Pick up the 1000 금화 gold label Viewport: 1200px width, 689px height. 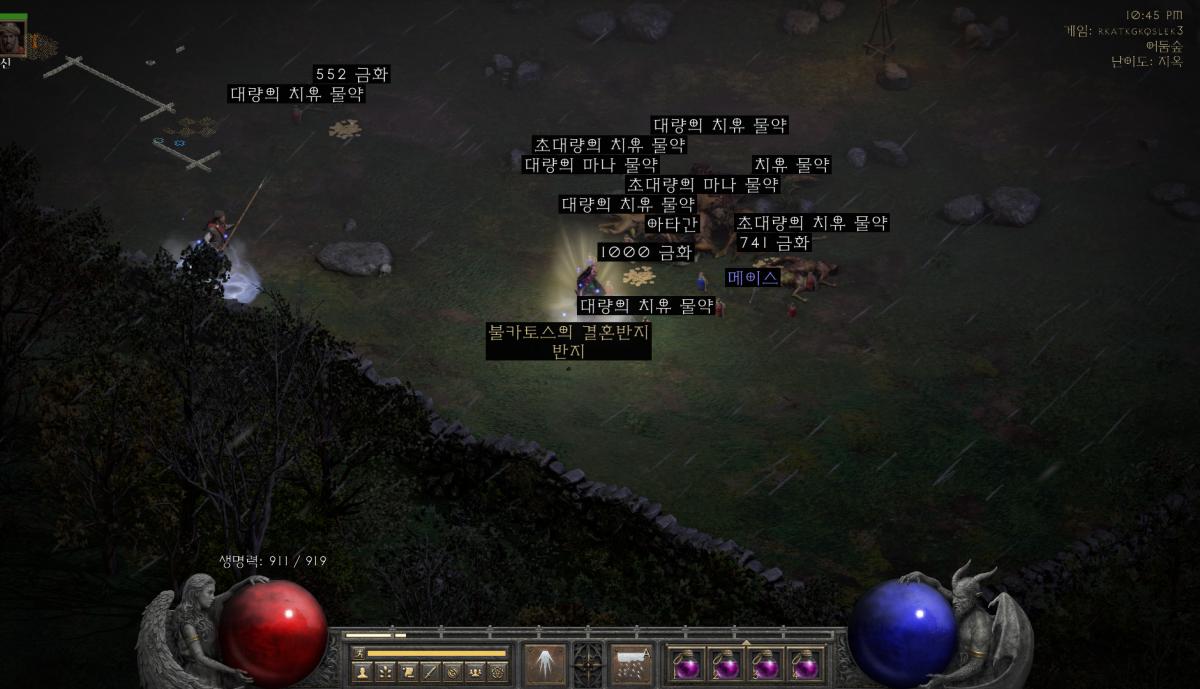tap(645, 252)
